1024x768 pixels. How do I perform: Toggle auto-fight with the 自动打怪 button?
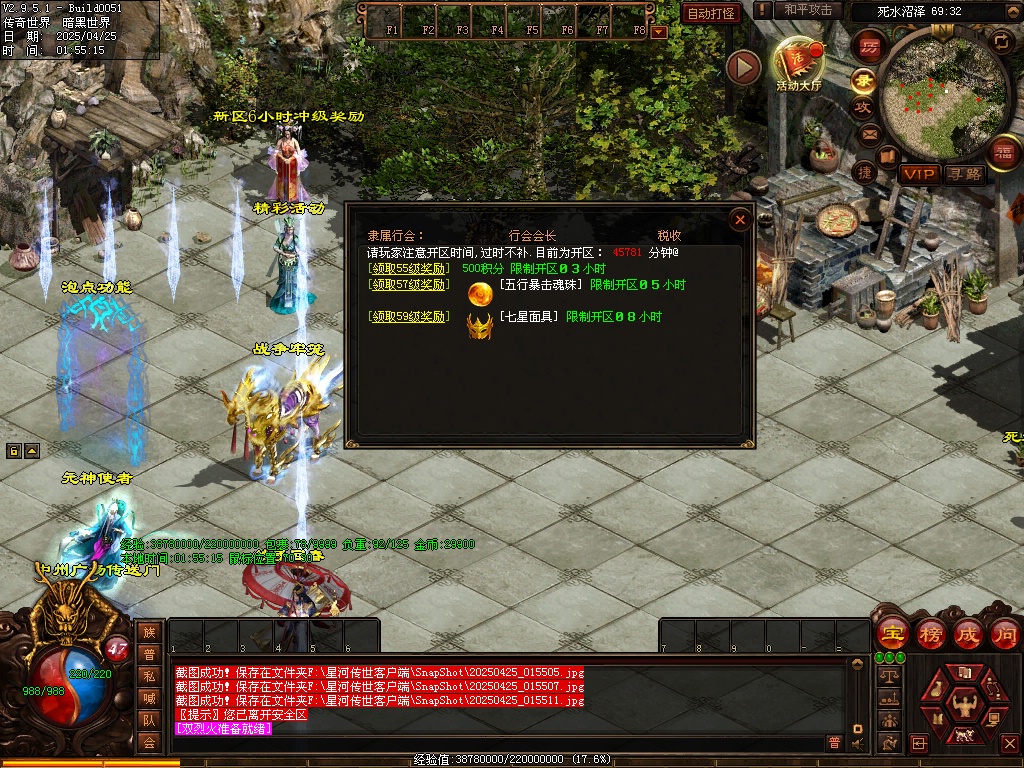711,13
